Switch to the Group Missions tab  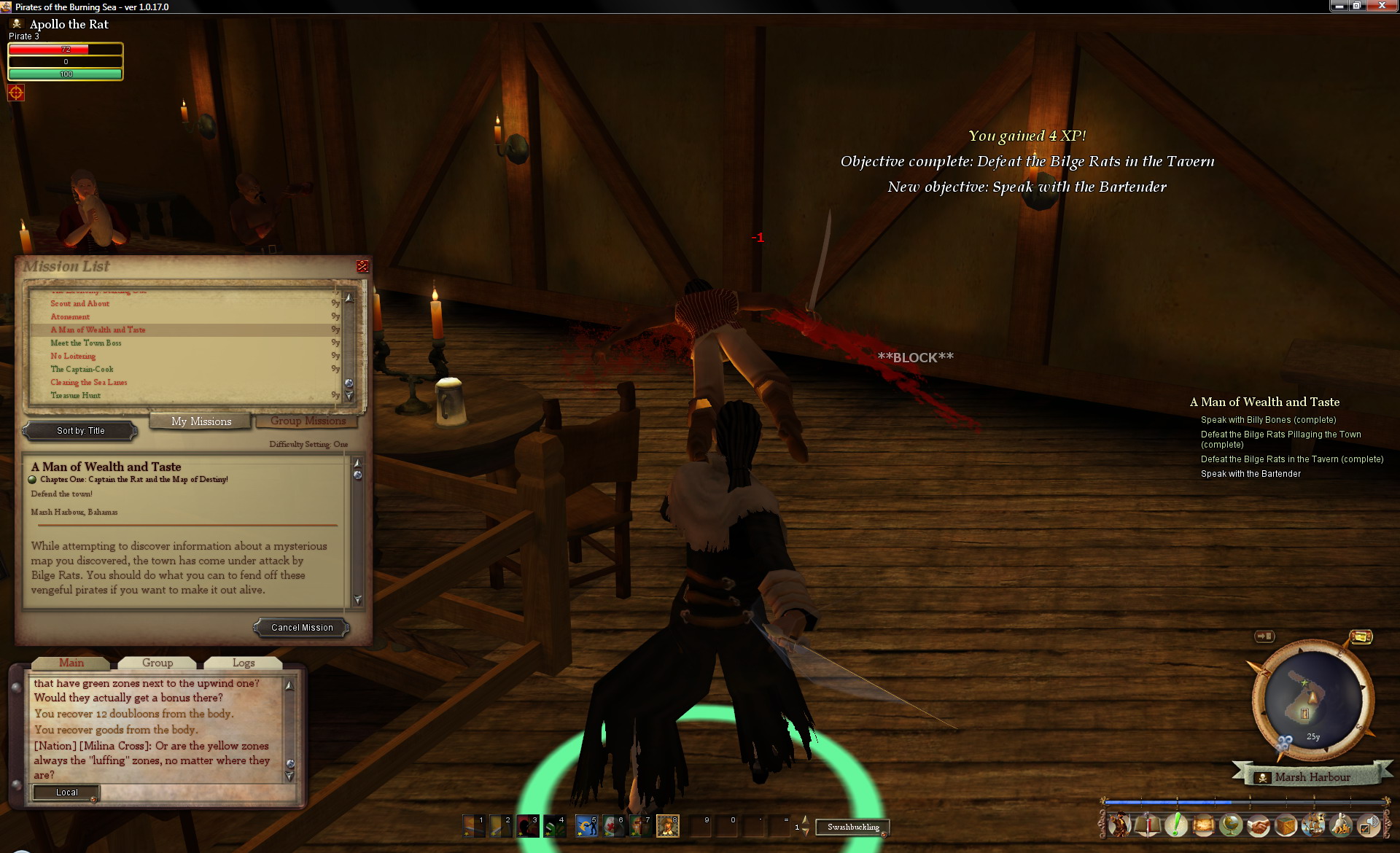308,421
